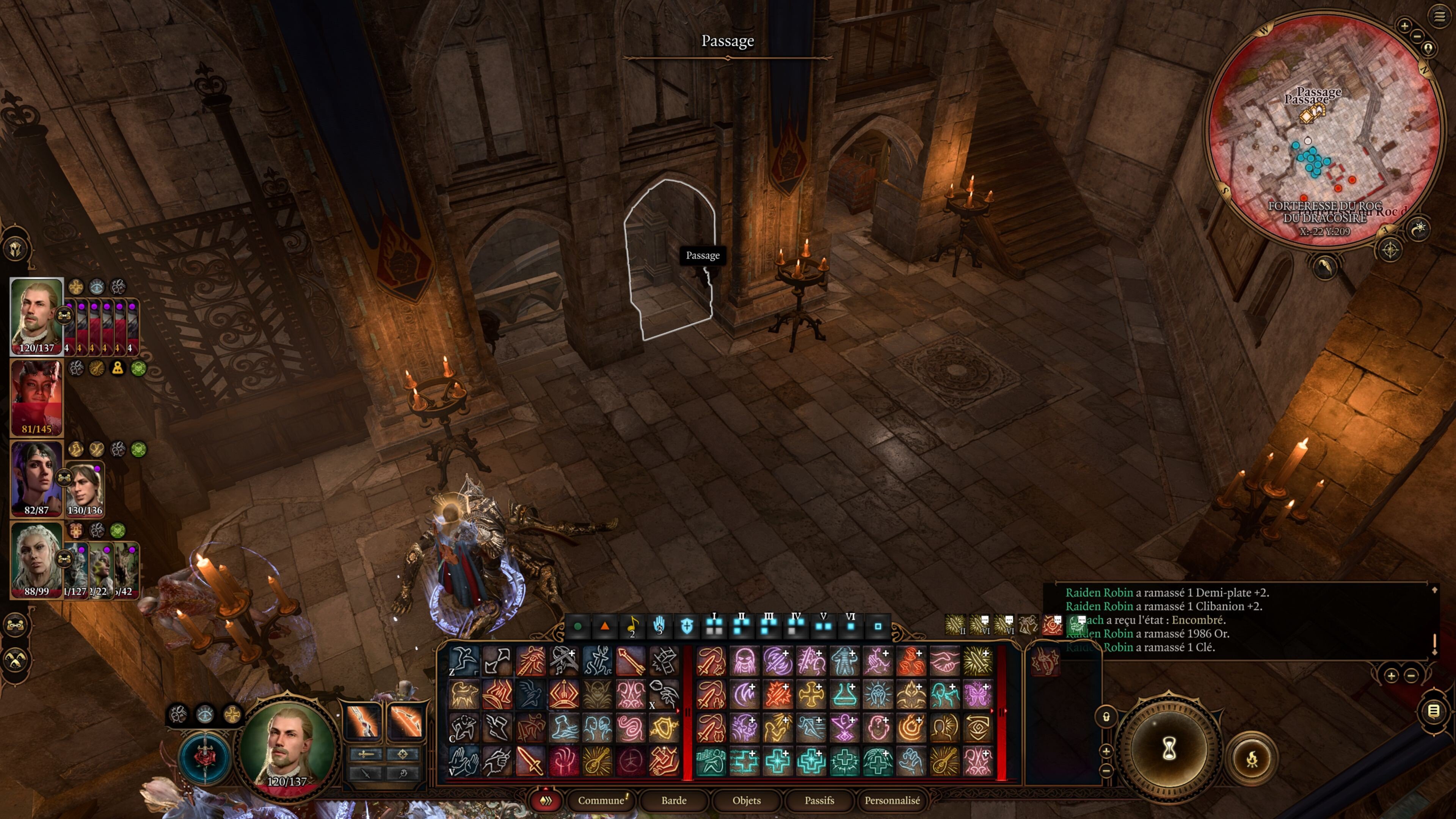Image resolution: width=1456 pixels, height=819 pixels.
Task: Select the Objets hotbar tab
Action: click(x=746, y=800)
